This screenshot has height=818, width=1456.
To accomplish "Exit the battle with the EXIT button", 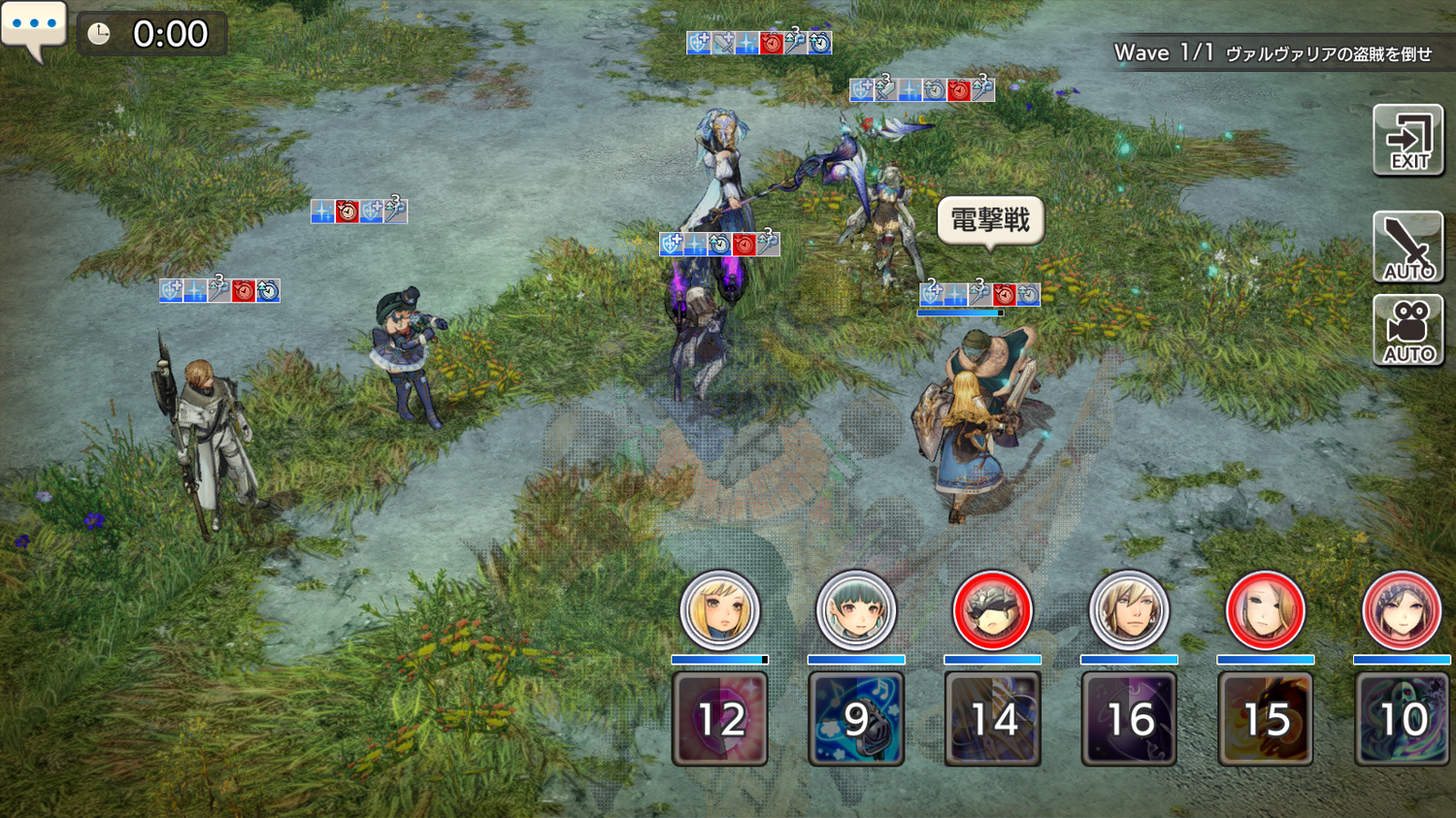I will point(1407,141).
